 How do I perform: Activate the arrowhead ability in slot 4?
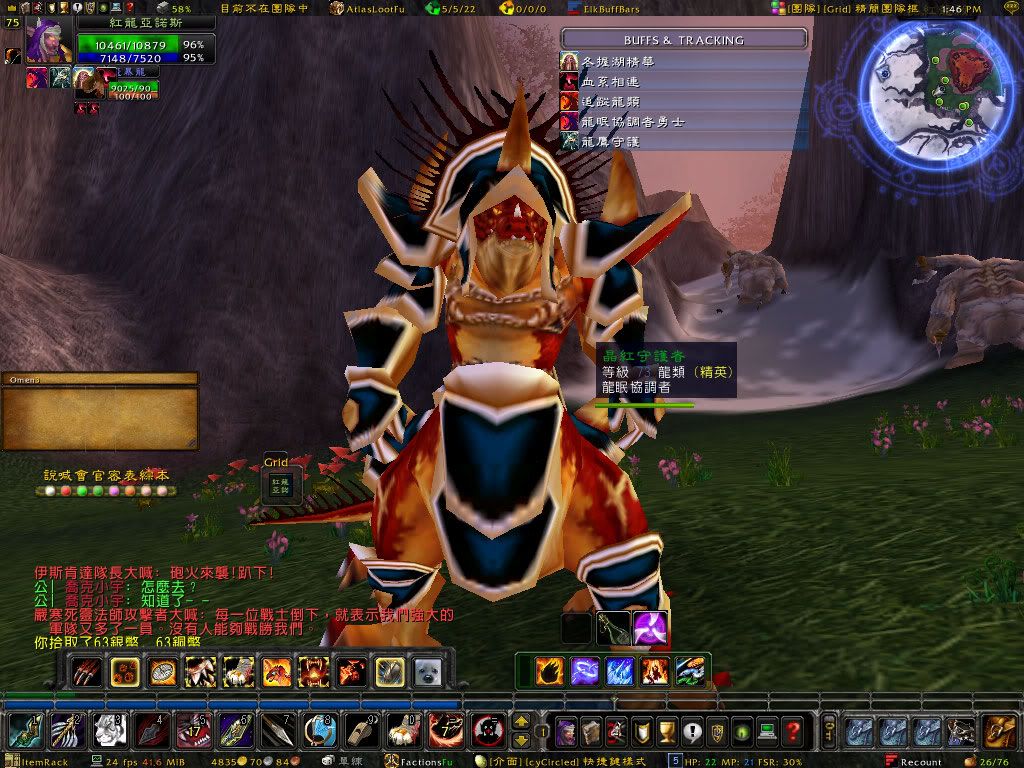click(152, 732)
